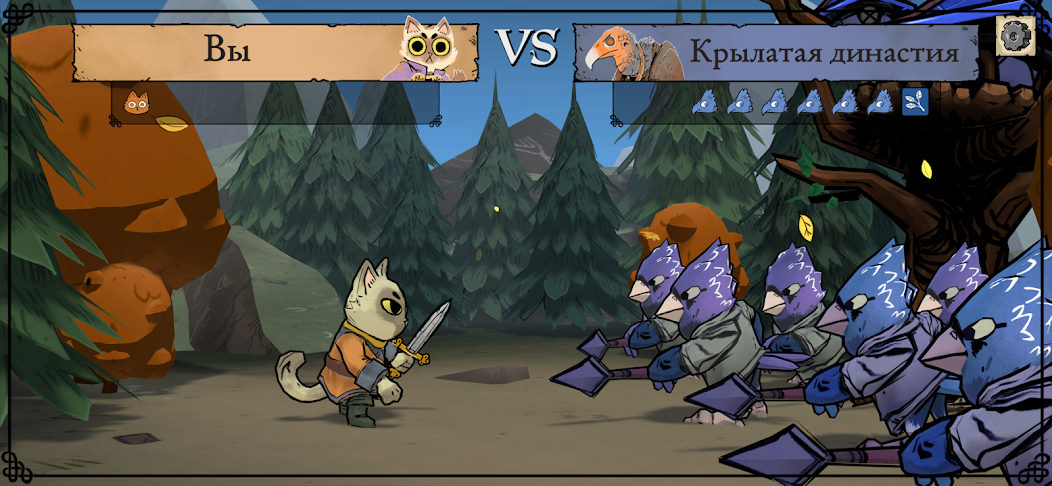Click the "Вы" player banner

pyautogui.click(x=228, y=50)
